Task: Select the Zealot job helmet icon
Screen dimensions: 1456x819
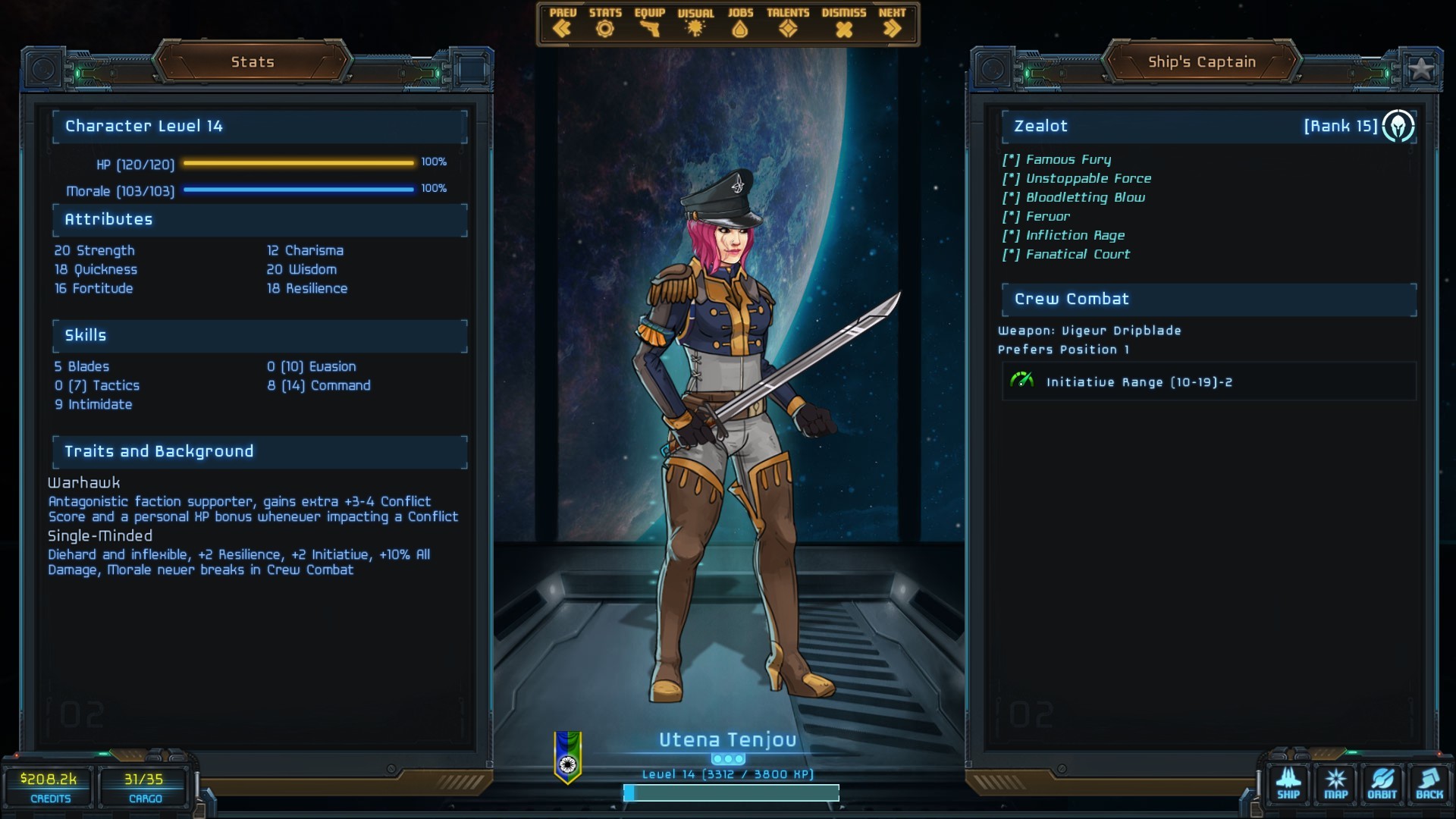Action: click(x=1398, y=126)
